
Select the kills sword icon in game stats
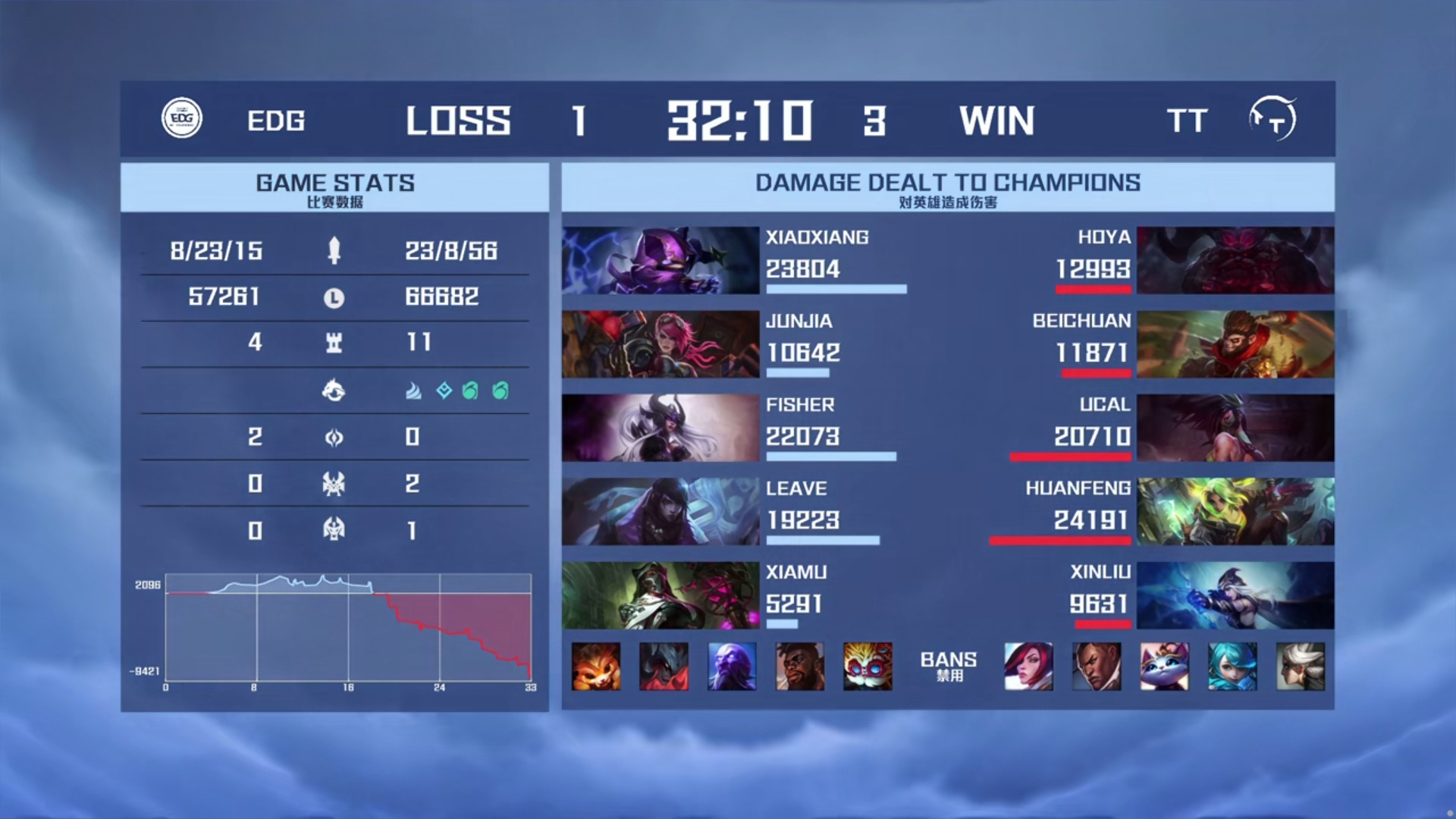click(336, 251)
